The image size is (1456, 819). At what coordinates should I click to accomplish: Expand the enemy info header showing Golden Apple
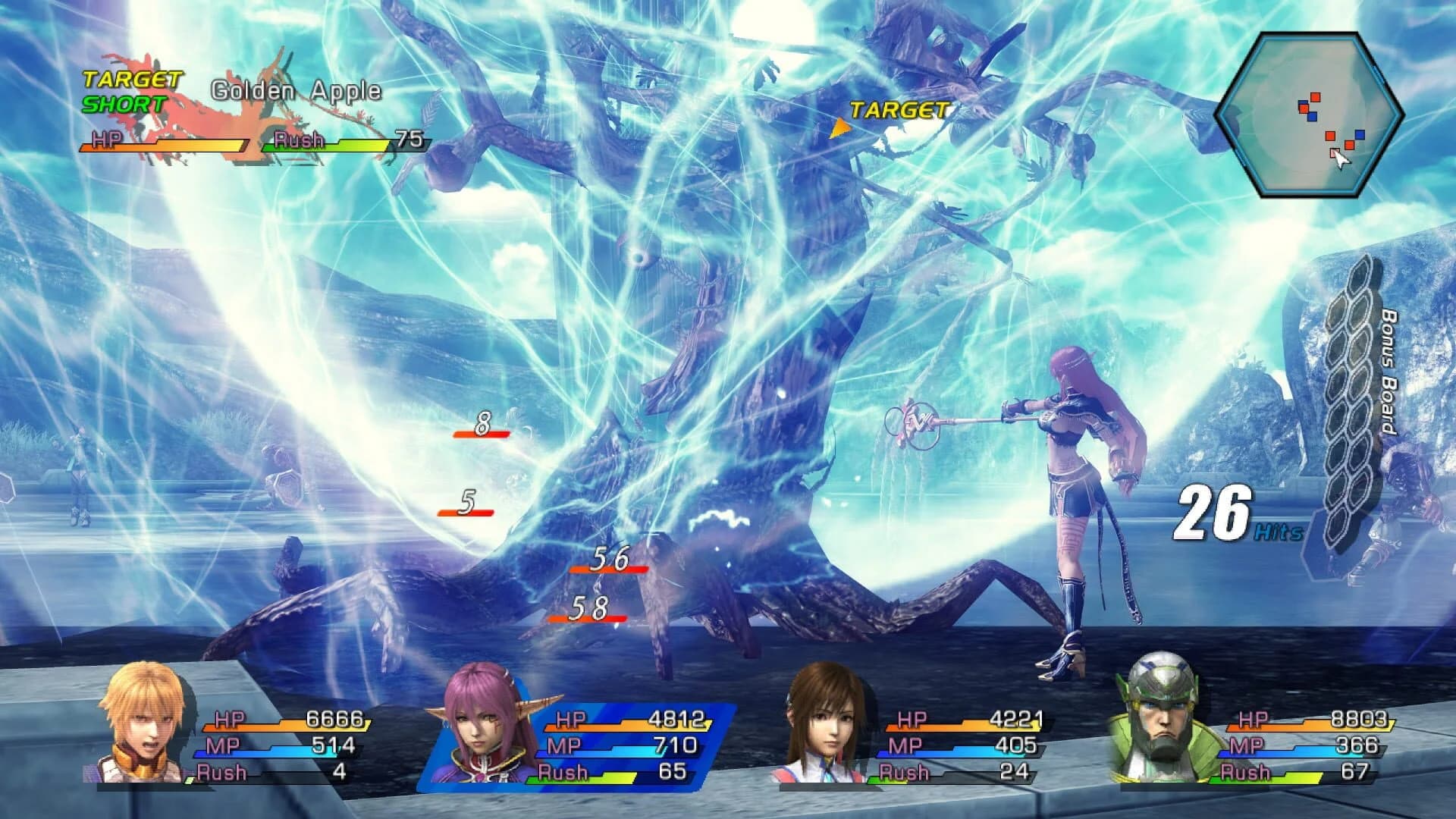tap(250, 106)
